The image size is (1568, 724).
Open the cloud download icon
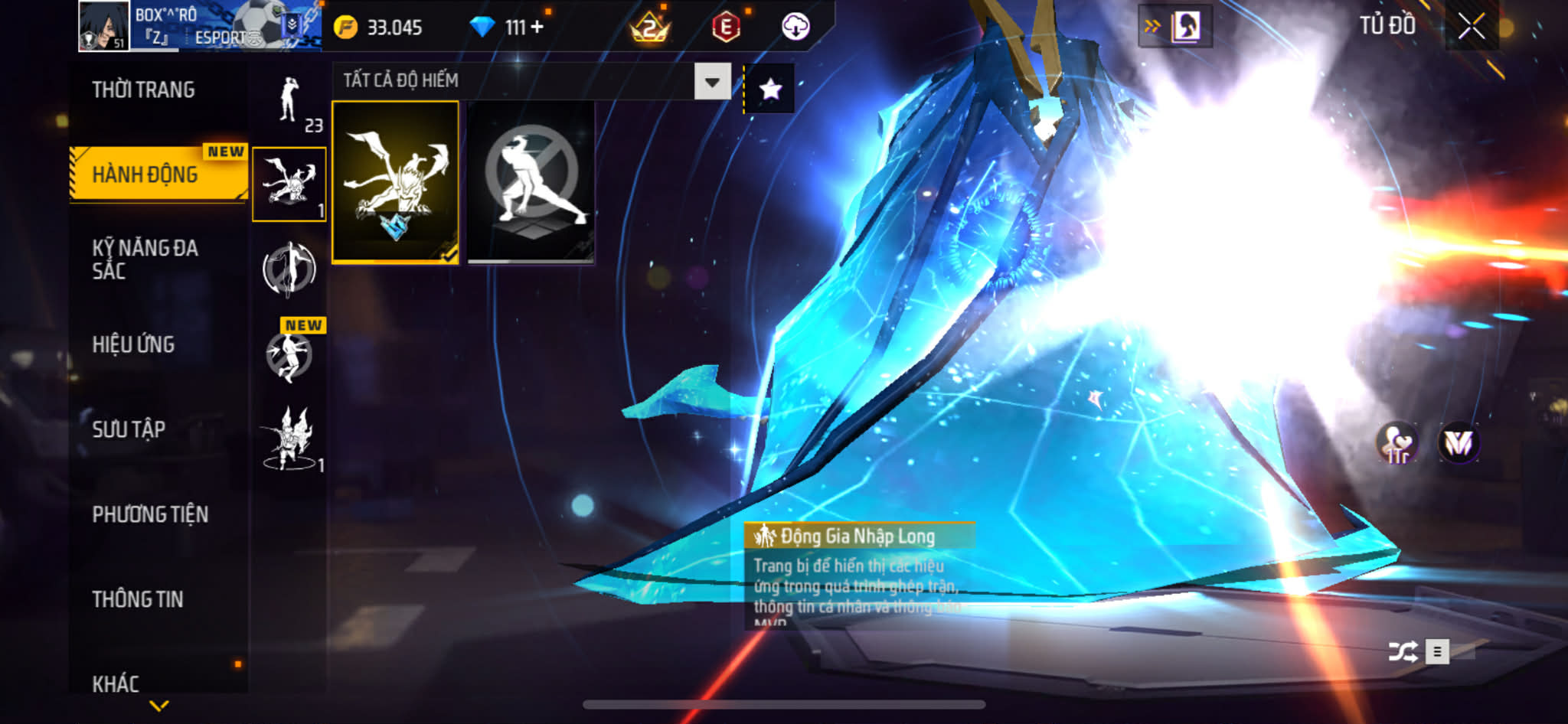[x=795, y=28]
